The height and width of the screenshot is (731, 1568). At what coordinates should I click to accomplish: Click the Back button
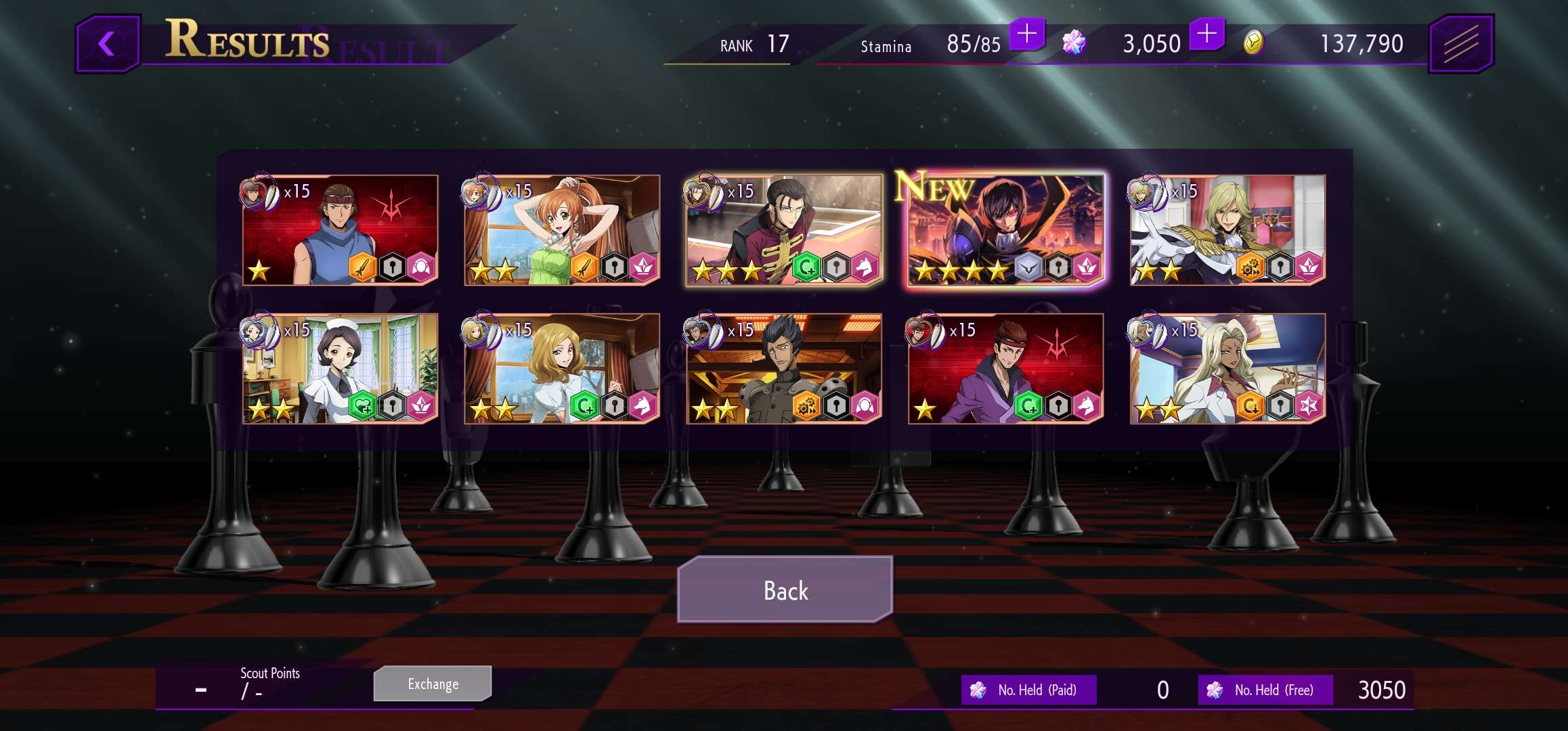click(x=785, y=590)
